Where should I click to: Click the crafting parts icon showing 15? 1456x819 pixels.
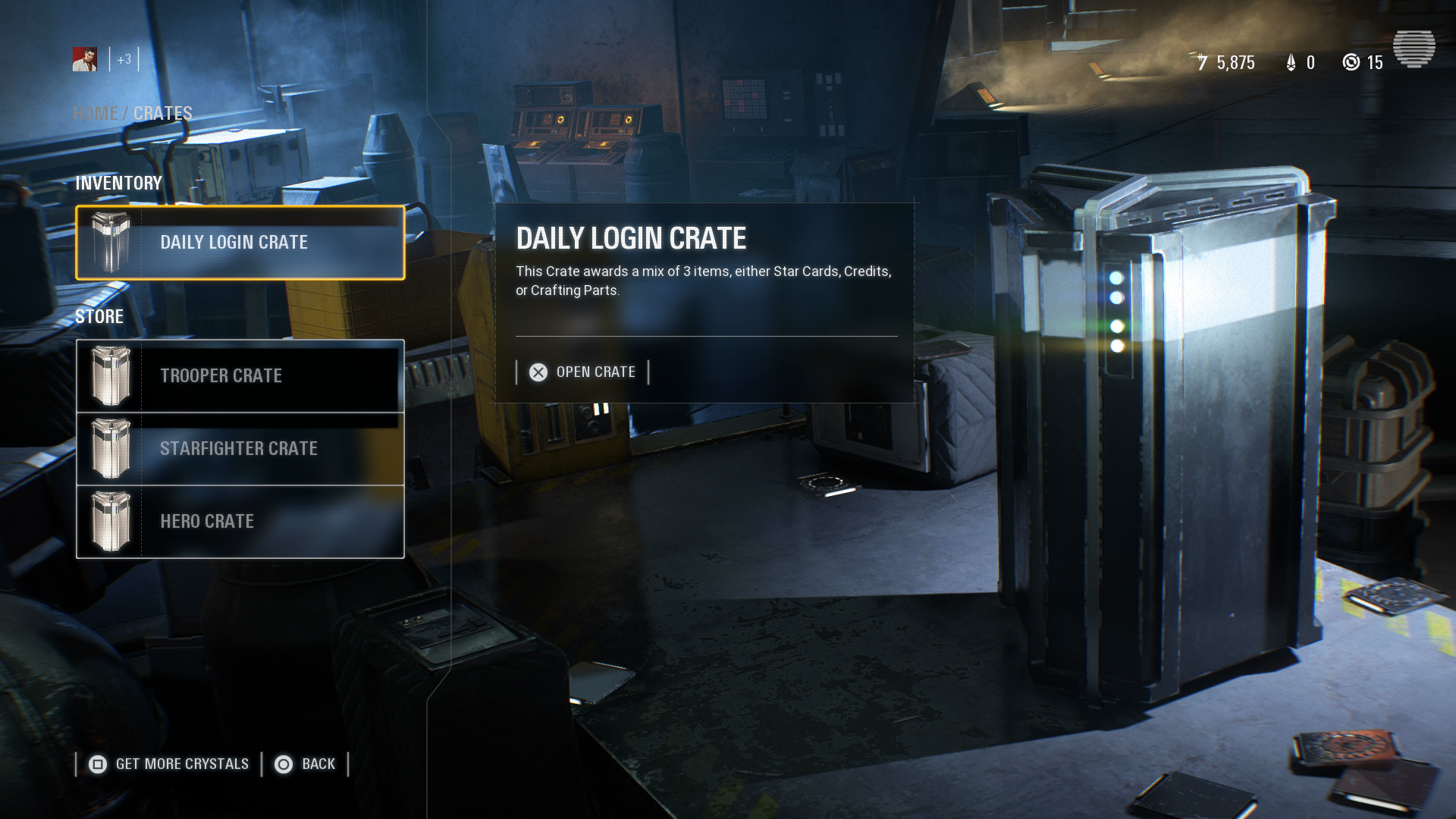(1351, 63)
